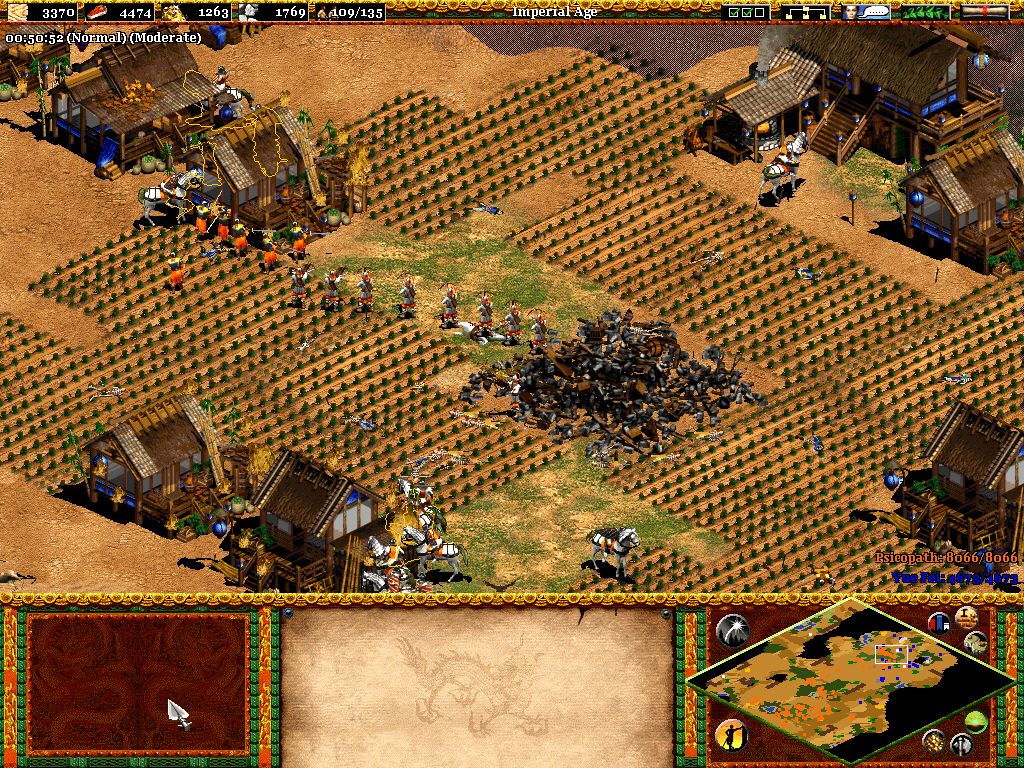The image size is (1024, 768).
Task: Switch minimap to economic gold pile mode
Action: click(935, 741)
